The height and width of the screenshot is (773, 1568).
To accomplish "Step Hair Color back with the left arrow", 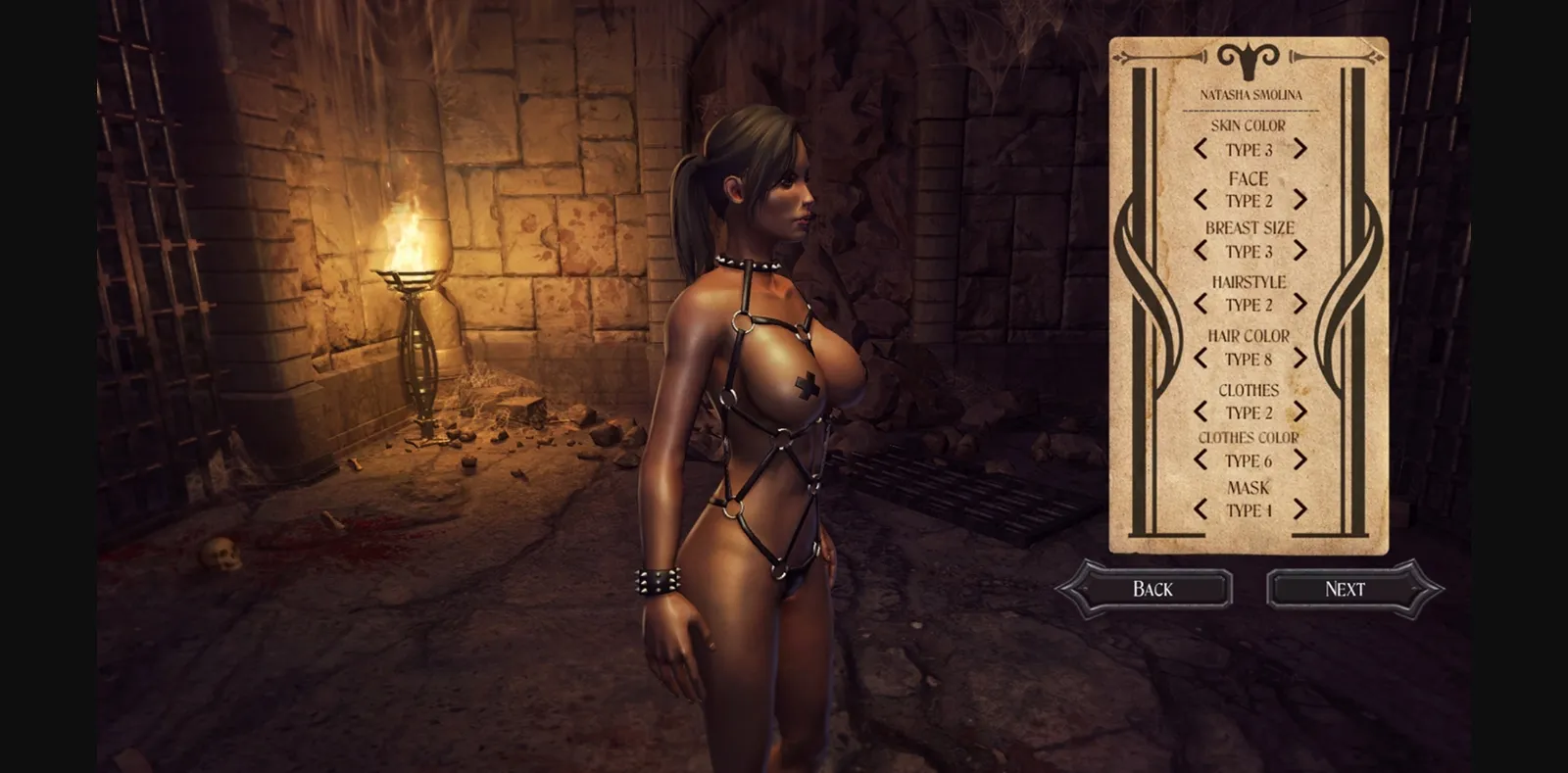I will point(1201,359).
